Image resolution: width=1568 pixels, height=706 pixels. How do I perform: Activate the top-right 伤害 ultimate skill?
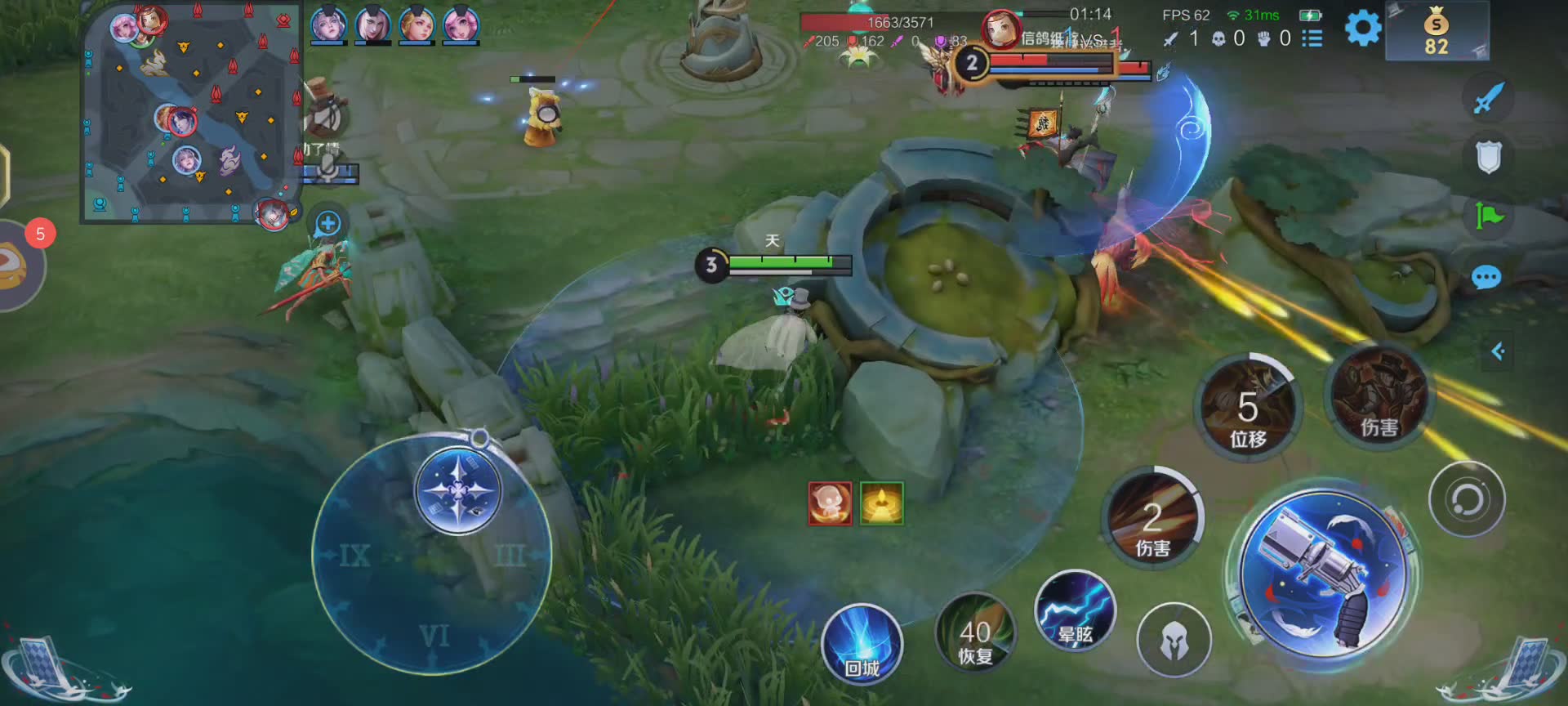coord(1379,396)
